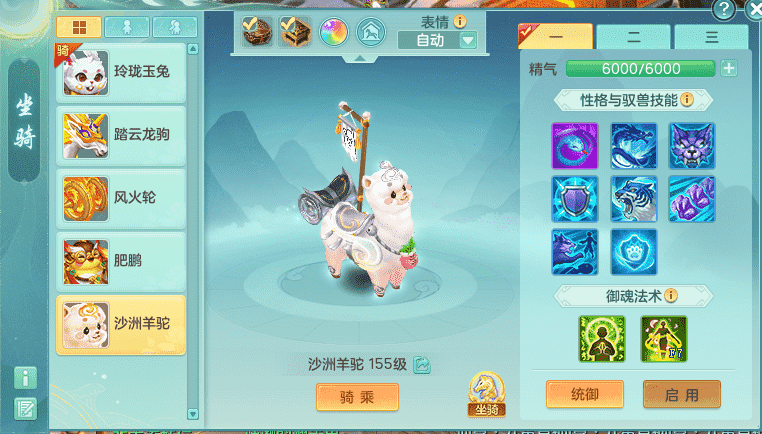Select the wolf head skill icon
Viewport: 762px width, 434px height.
point(692,146)
